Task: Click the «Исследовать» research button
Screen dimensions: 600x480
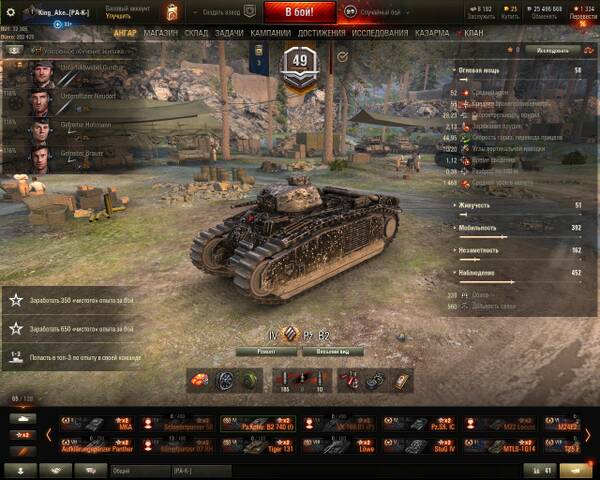Action: pos(553,49)
